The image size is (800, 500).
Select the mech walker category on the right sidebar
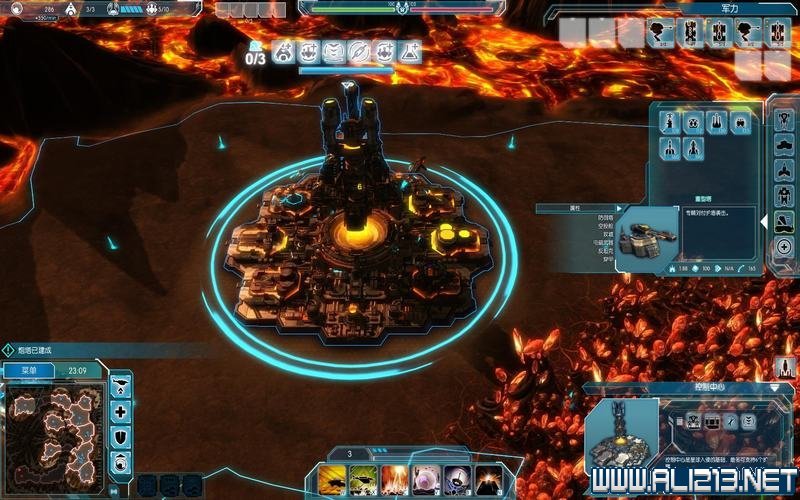[784, 193]
